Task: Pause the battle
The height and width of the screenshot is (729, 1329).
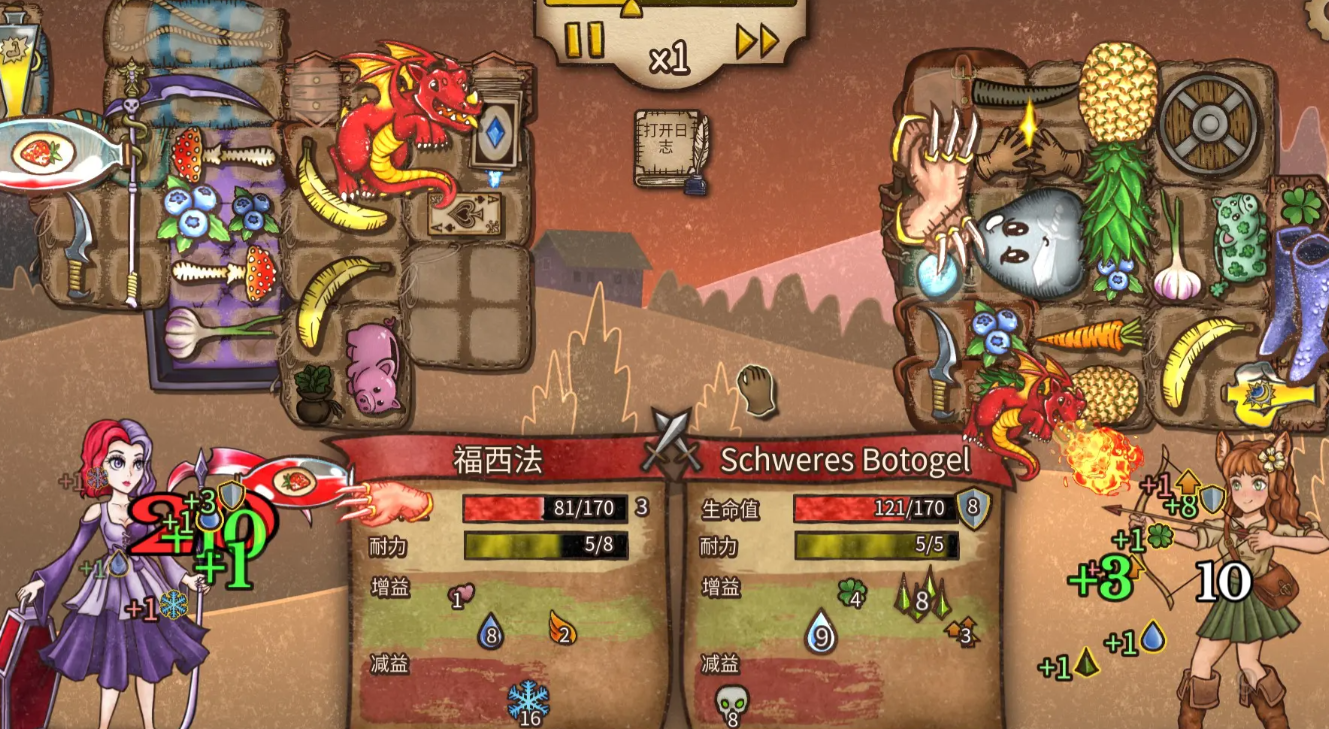Action: point(584,41)
